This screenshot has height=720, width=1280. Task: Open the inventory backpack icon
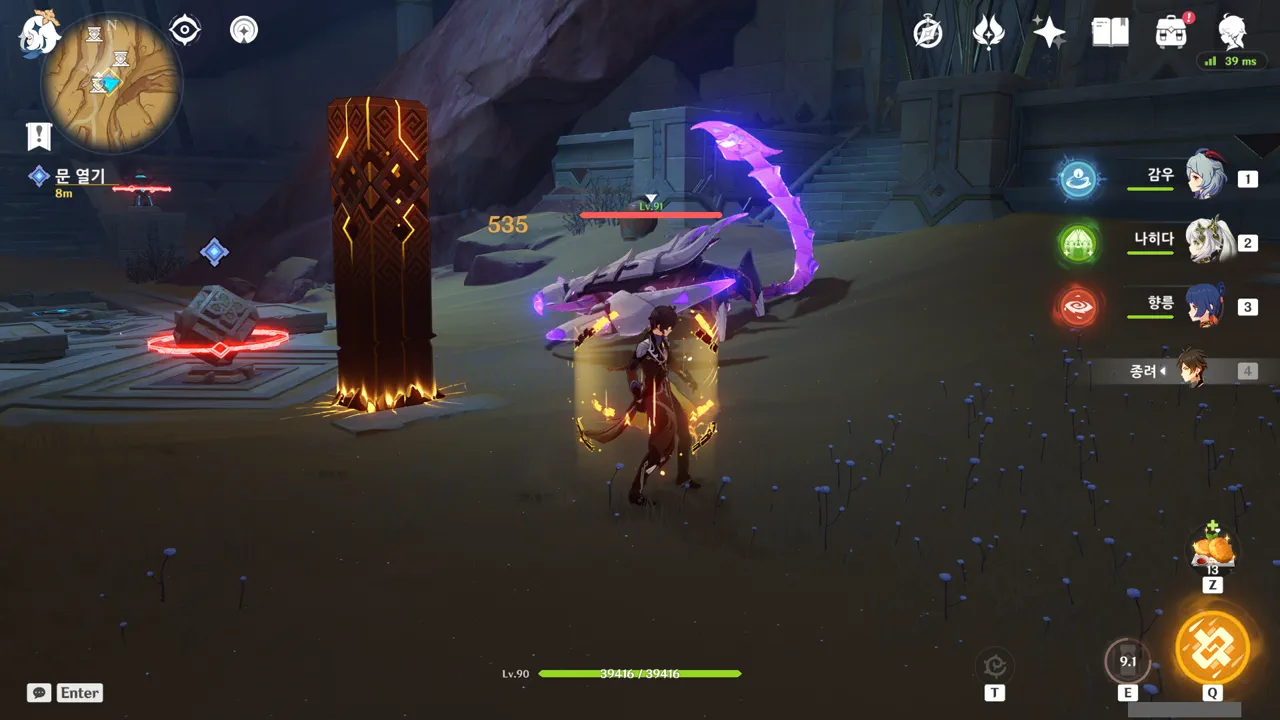pyautogui.click(x=1171, y=32)
